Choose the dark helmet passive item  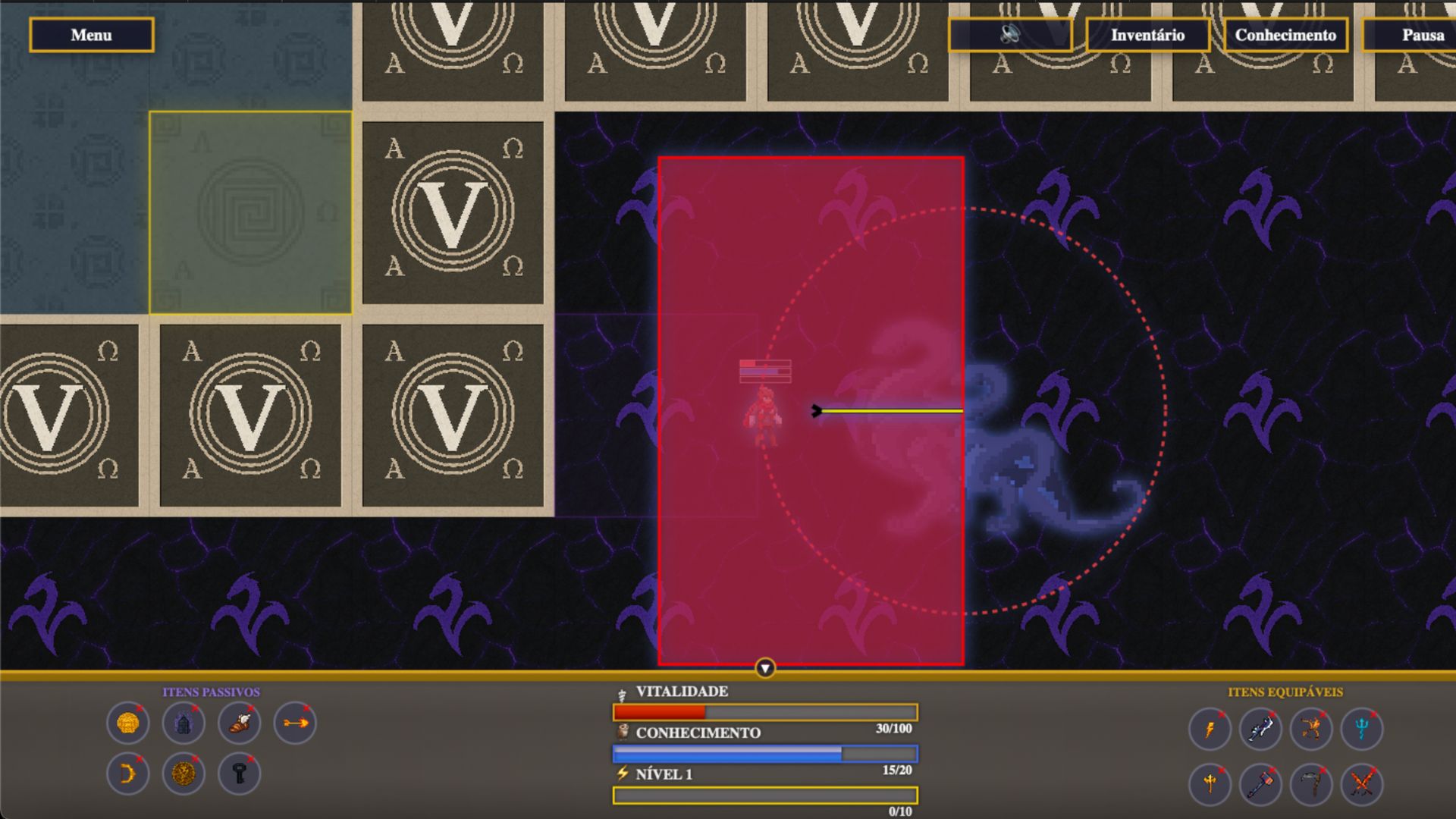tap(184, 723)
